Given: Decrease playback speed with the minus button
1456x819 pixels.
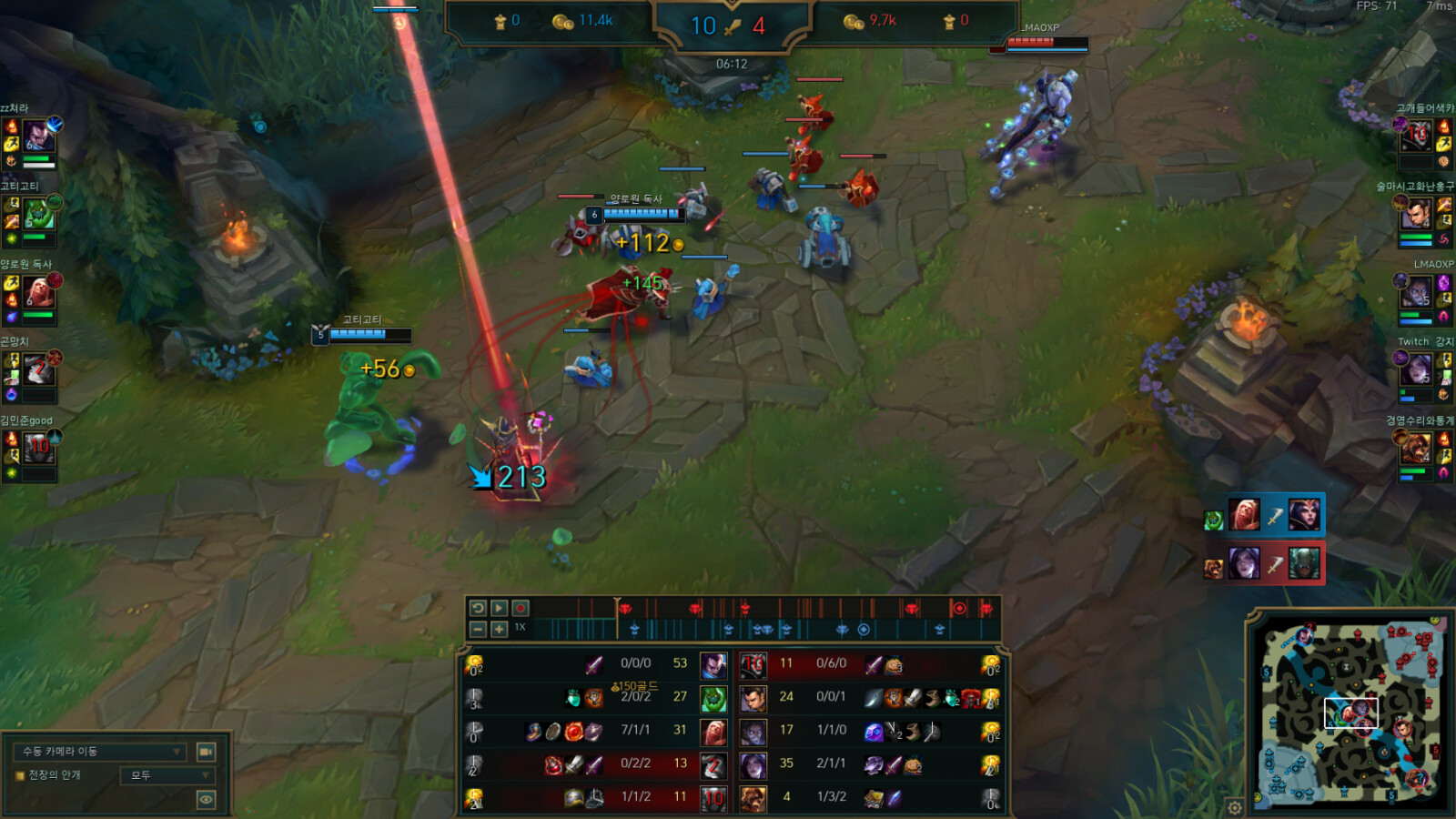Looking at the screenshot, I should pyautogui.click(x=478, y=629).
